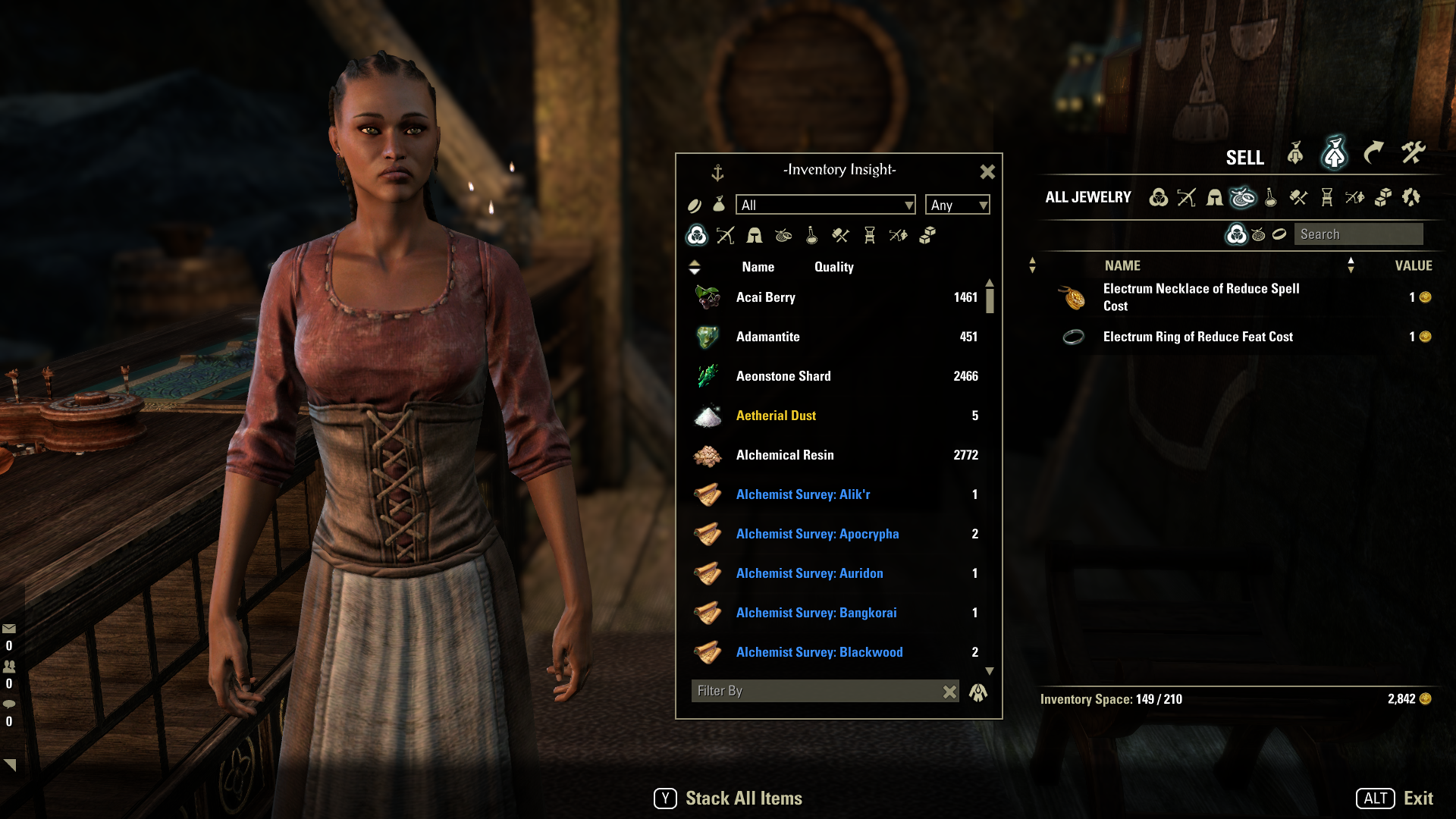Open the All category dropdown
Screen dimensions: 1456x819
coord(825,205)
